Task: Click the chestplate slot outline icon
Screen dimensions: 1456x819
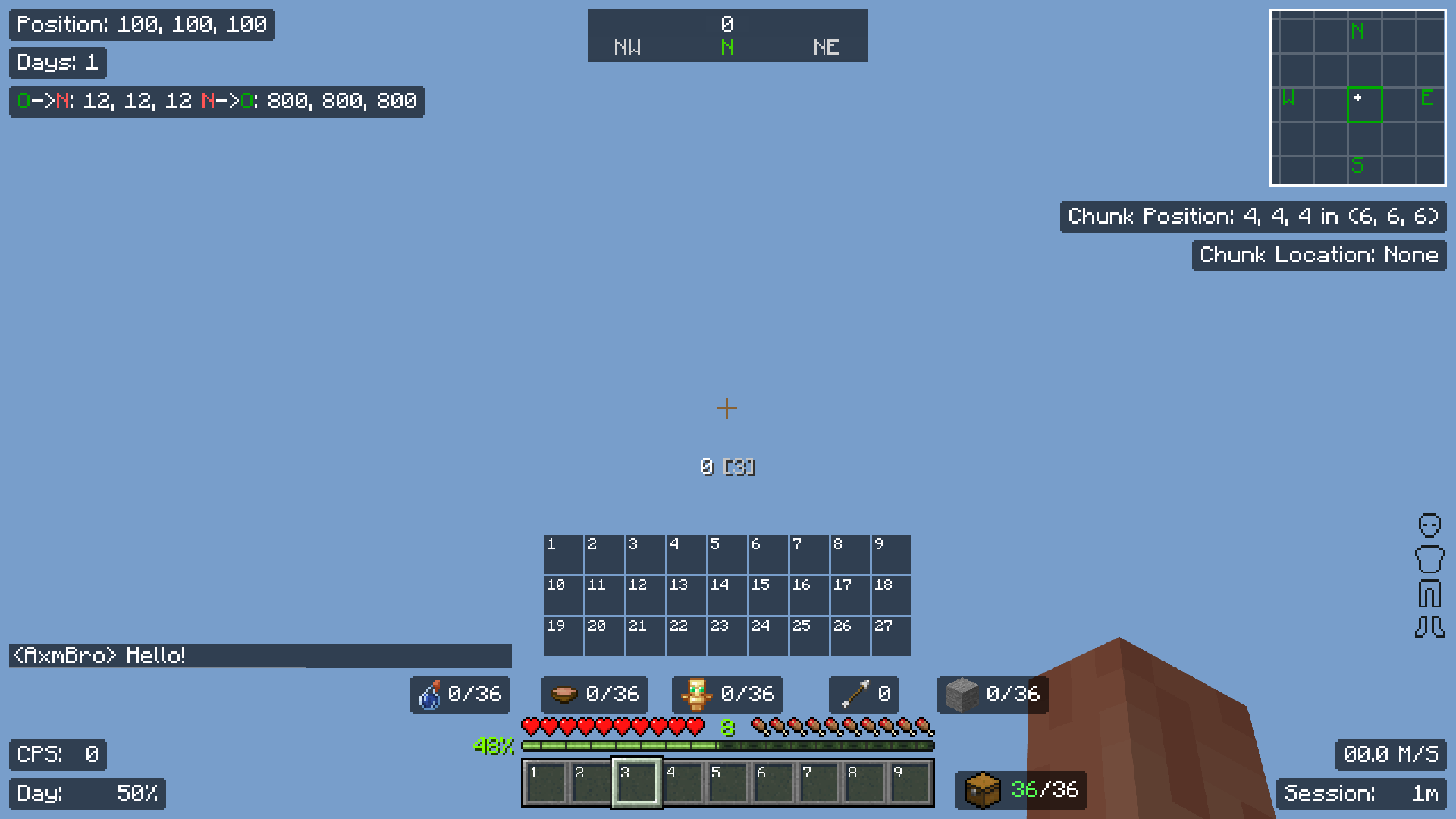Action: [x=1430, y=560]
